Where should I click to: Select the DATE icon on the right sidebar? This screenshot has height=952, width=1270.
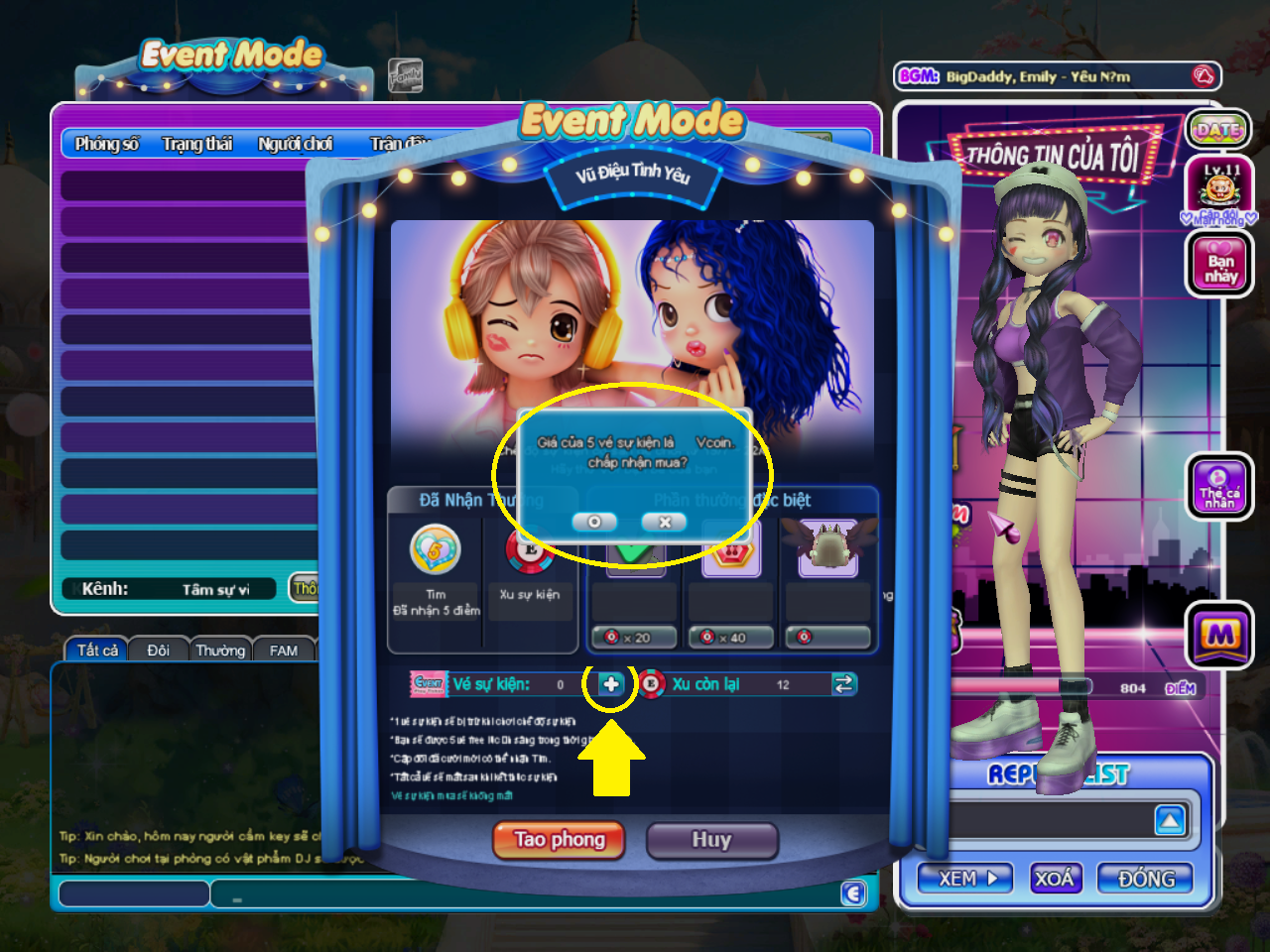(1219, 129)
